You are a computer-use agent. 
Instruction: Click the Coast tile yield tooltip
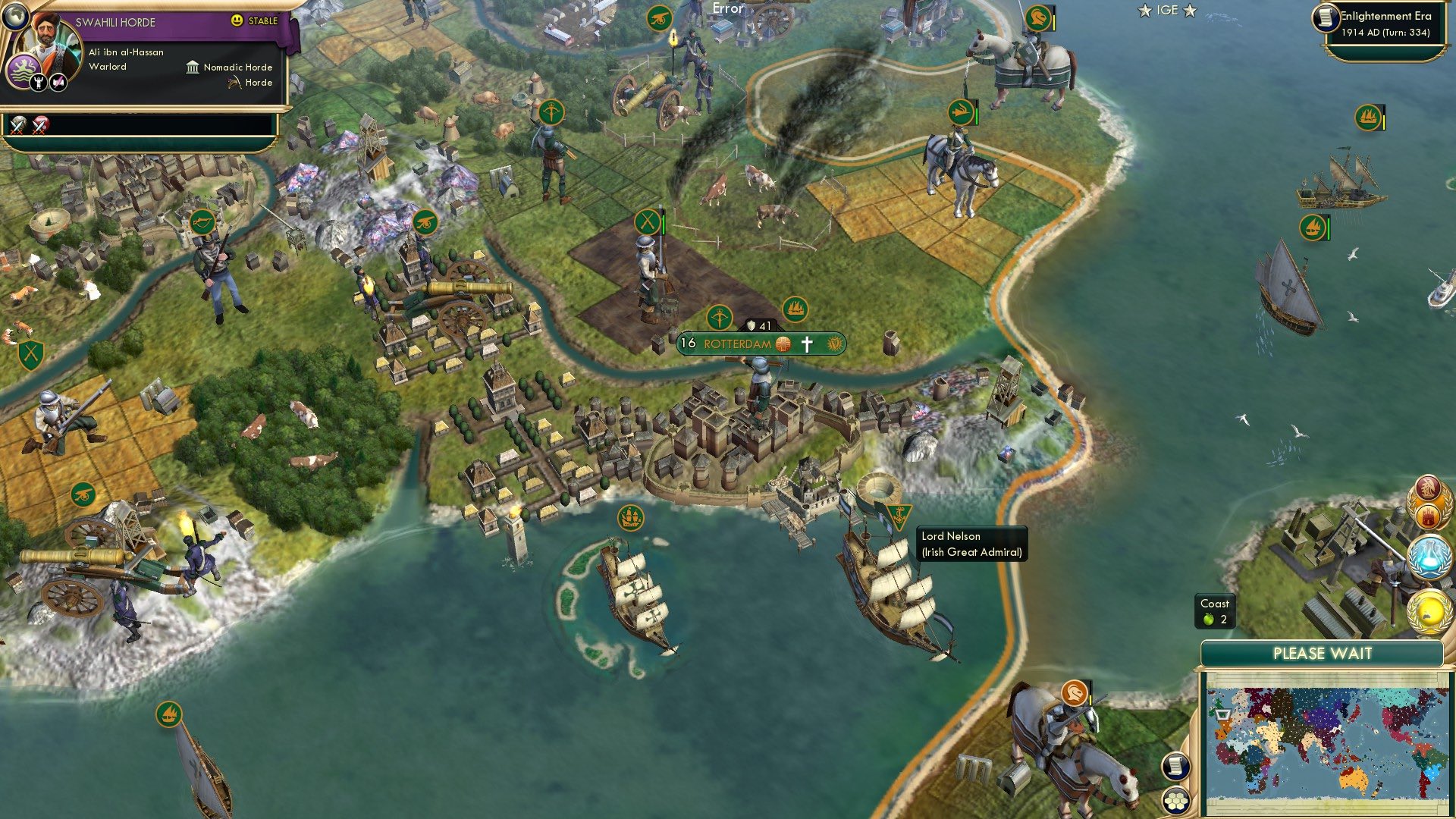tap(1216, 611)
